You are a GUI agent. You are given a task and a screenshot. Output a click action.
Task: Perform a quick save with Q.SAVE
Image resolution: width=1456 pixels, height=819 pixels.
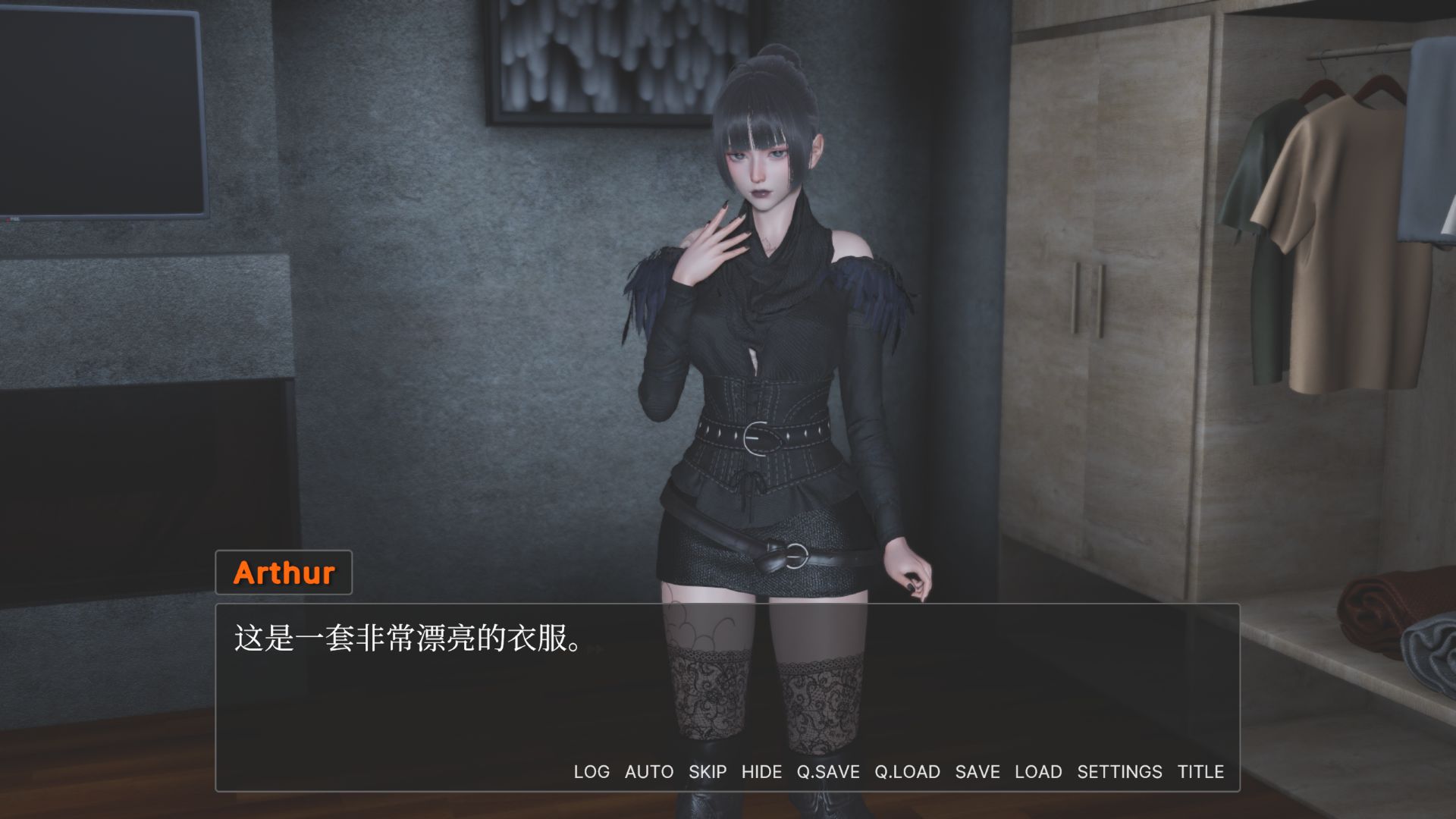coord(827,771)
